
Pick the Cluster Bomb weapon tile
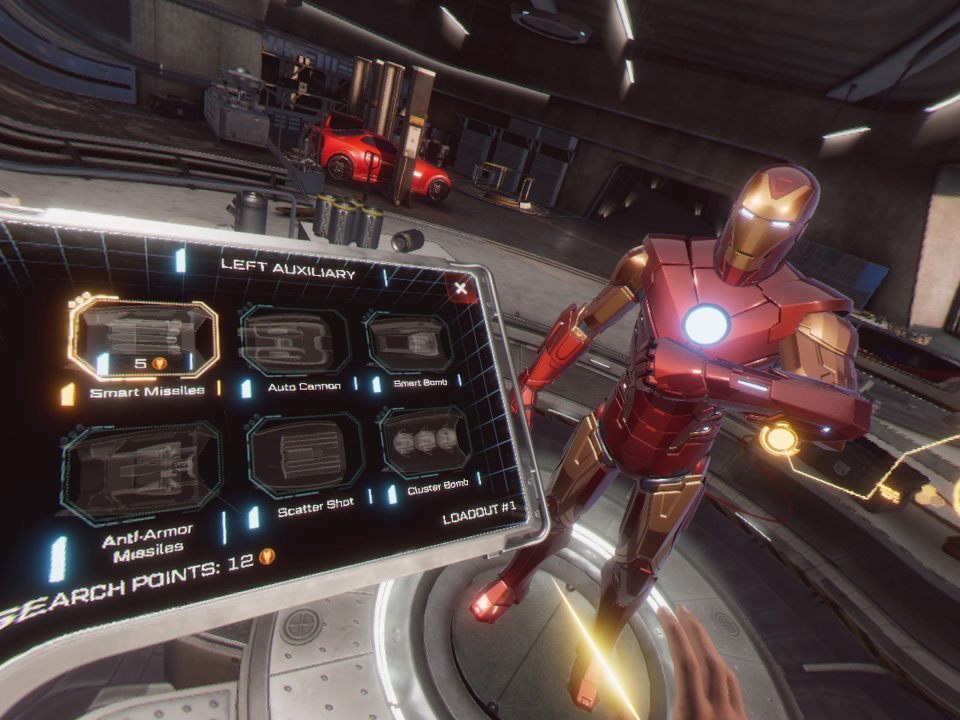pyautogui.click(x=426, y=443)
